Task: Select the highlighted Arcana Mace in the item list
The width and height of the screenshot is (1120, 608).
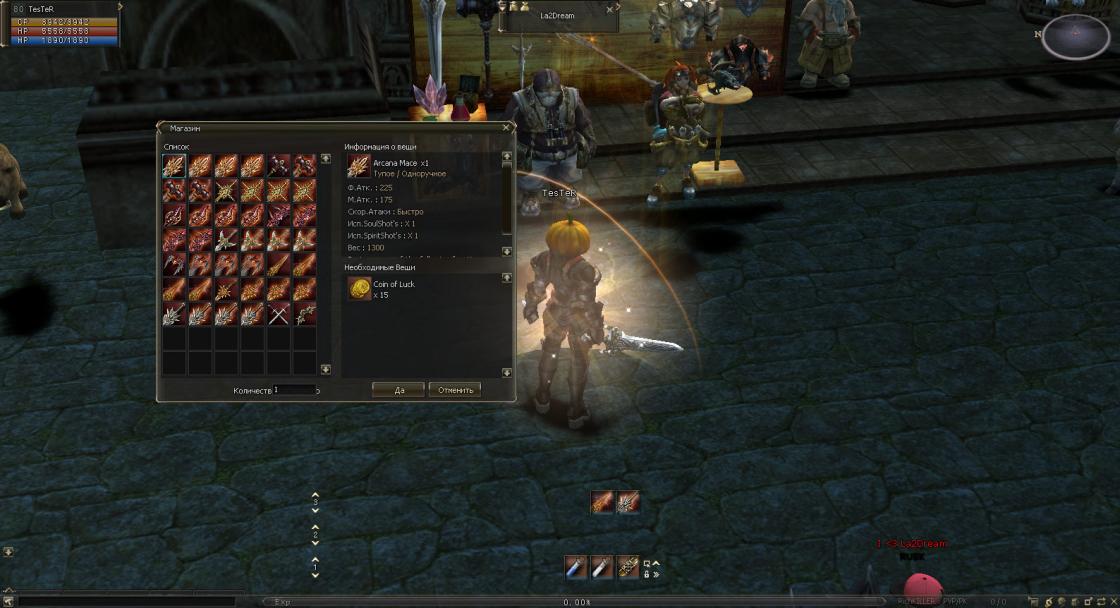Action: point(175,166)
